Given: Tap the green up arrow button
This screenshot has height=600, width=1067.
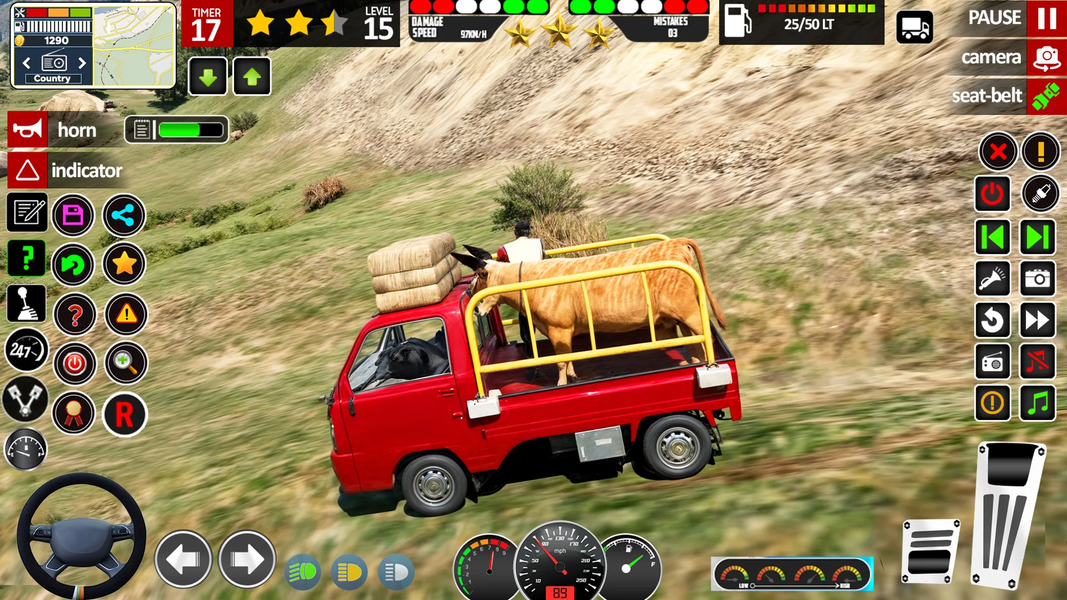Looking at the screenshot, I should pos(252,77).
